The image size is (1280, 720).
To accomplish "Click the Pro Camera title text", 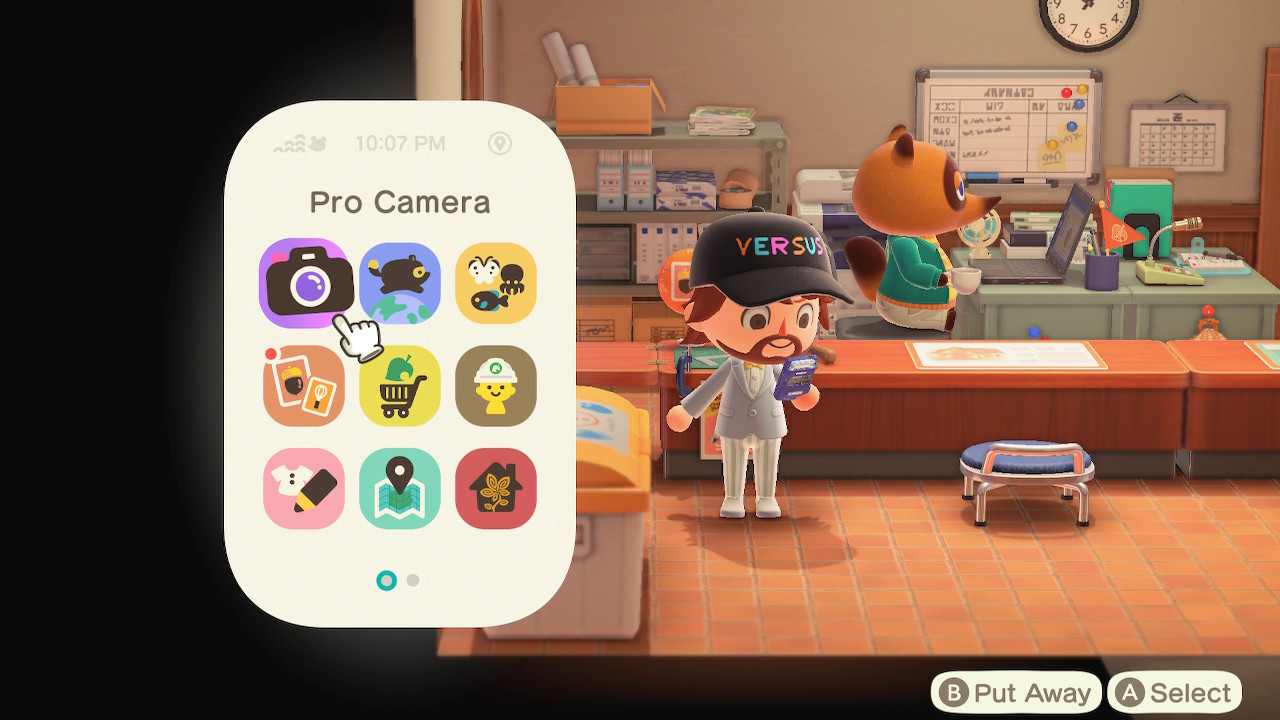I will click(400, 203).
